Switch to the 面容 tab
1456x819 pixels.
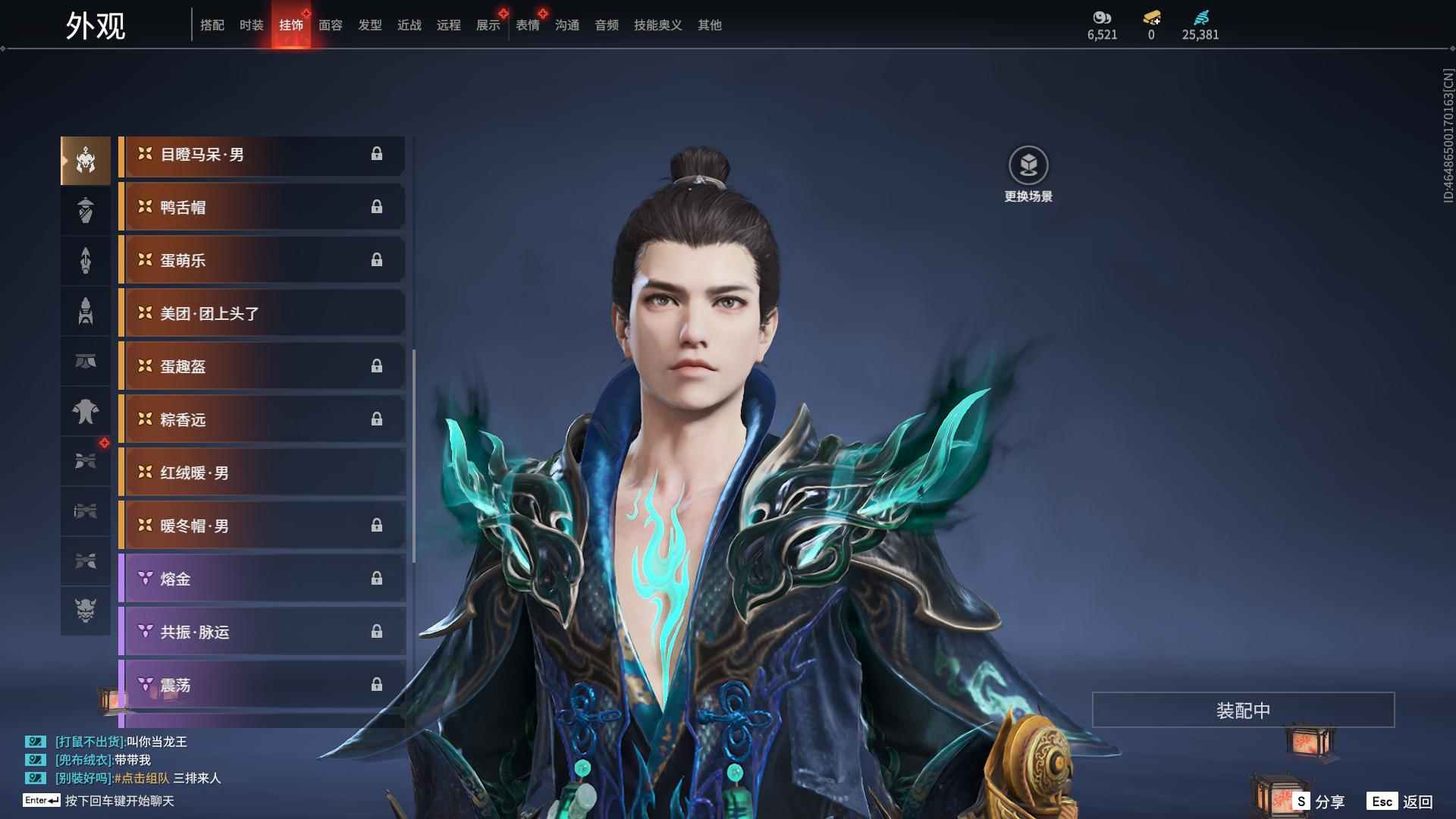pyautogui.click(x=330, y=25)
